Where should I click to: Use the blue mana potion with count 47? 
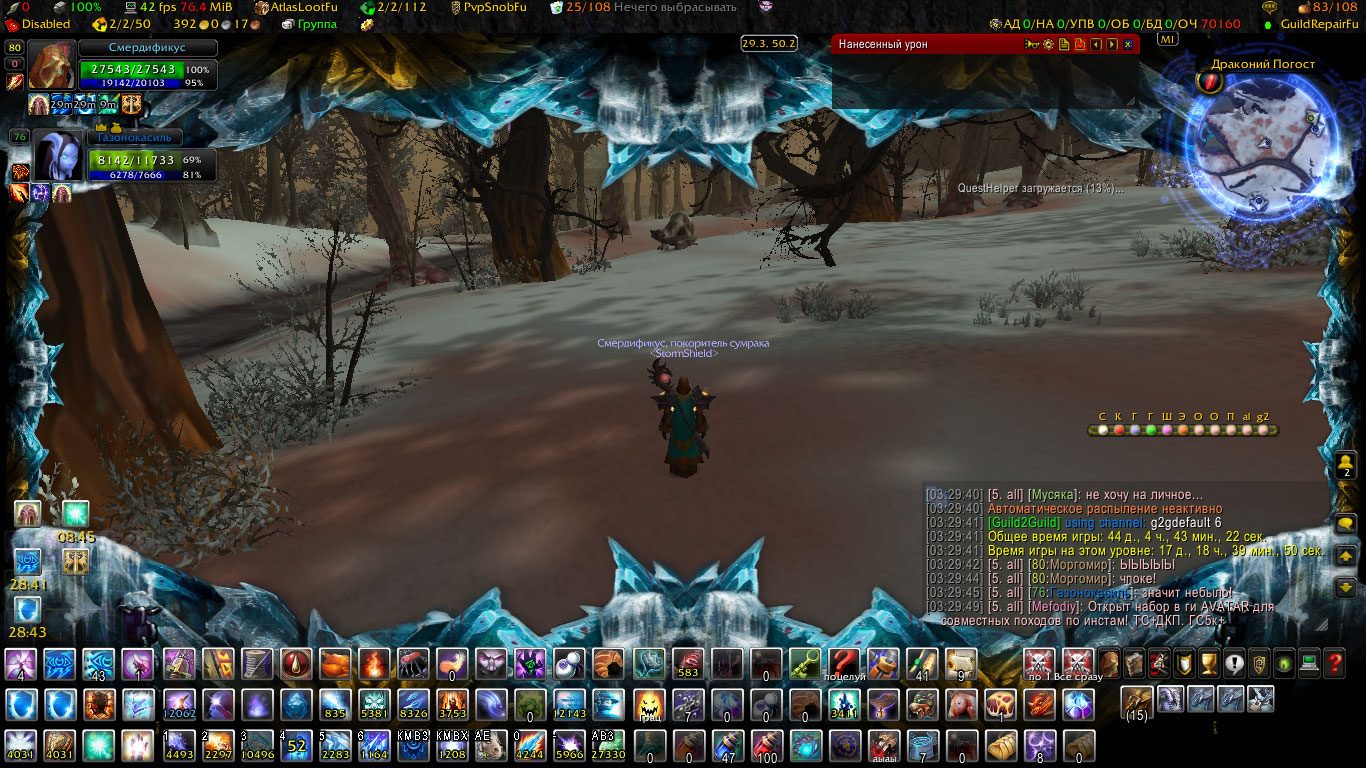726,746
